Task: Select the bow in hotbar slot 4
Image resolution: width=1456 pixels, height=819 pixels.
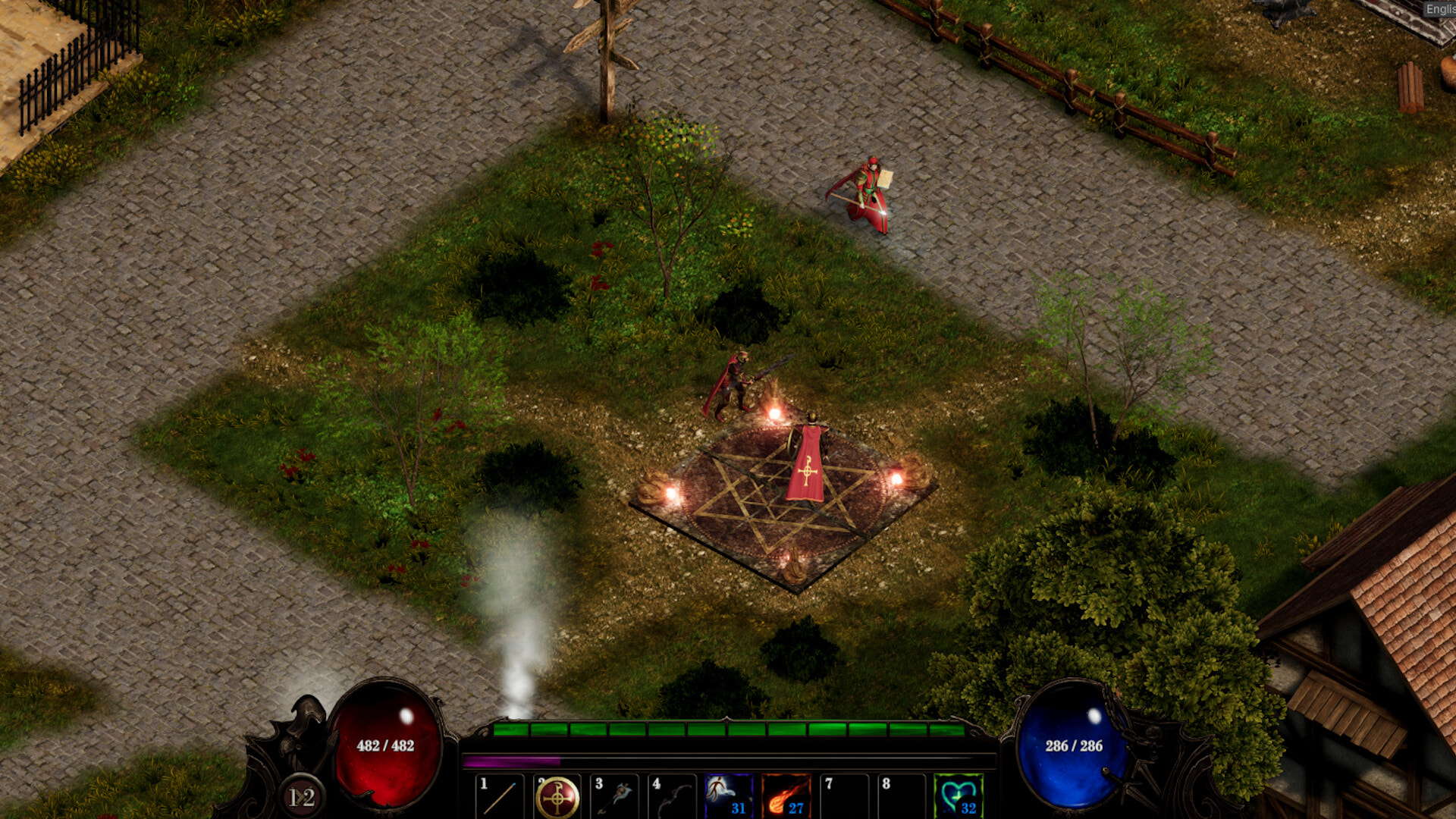Action: tap(672, 797)
